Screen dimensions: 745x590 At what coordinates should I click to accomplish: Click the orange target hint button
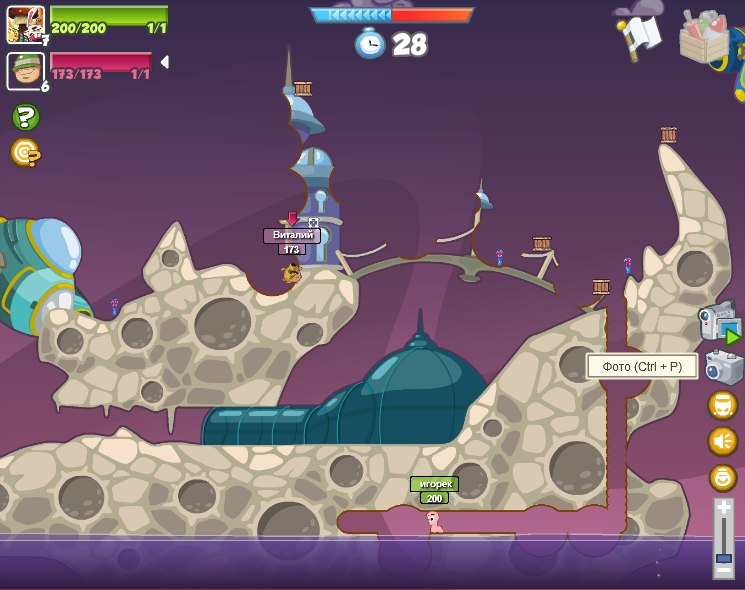click(25, 152)
